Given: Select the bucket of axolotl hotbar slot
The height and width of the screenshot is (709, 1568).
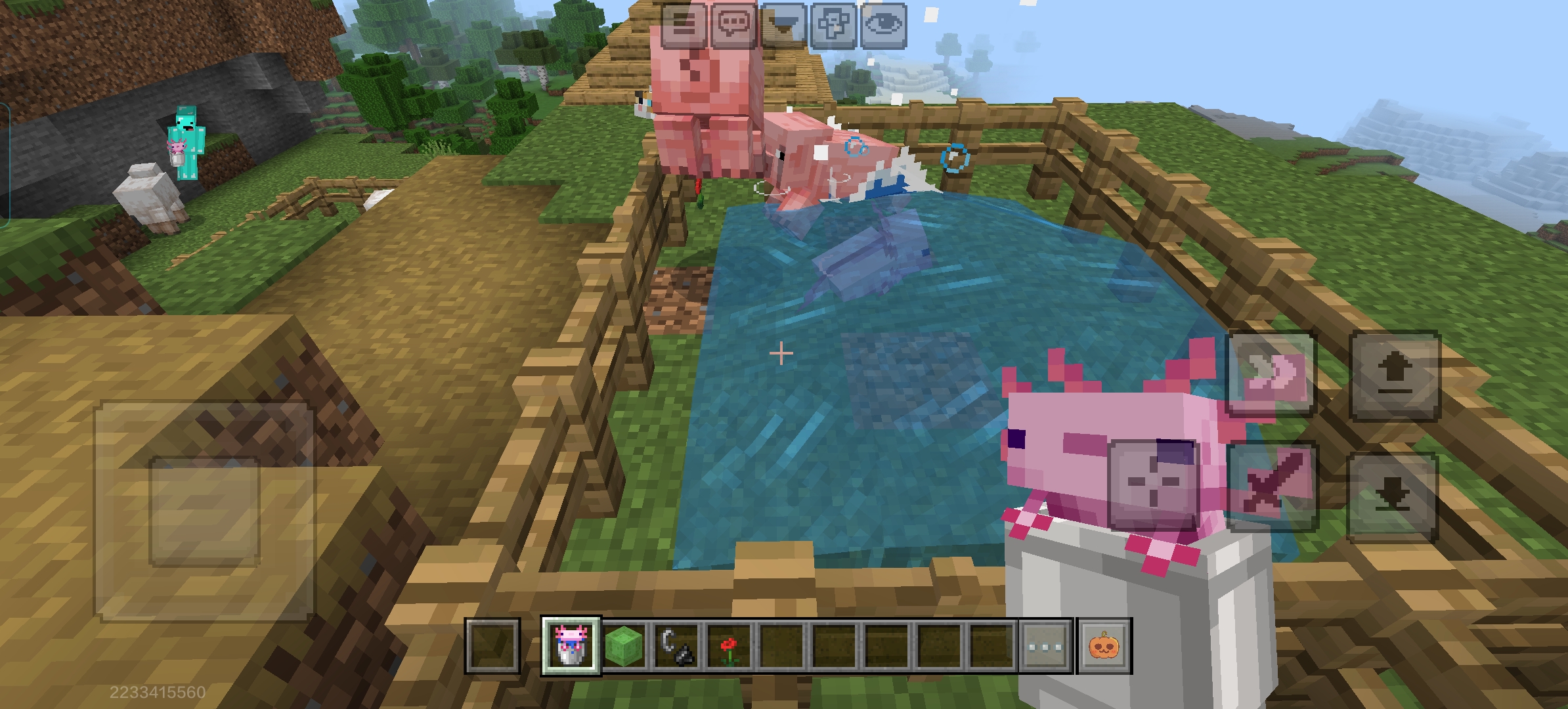Looking at the screenshot, I should pyautogui.click(x=571, y=645).
